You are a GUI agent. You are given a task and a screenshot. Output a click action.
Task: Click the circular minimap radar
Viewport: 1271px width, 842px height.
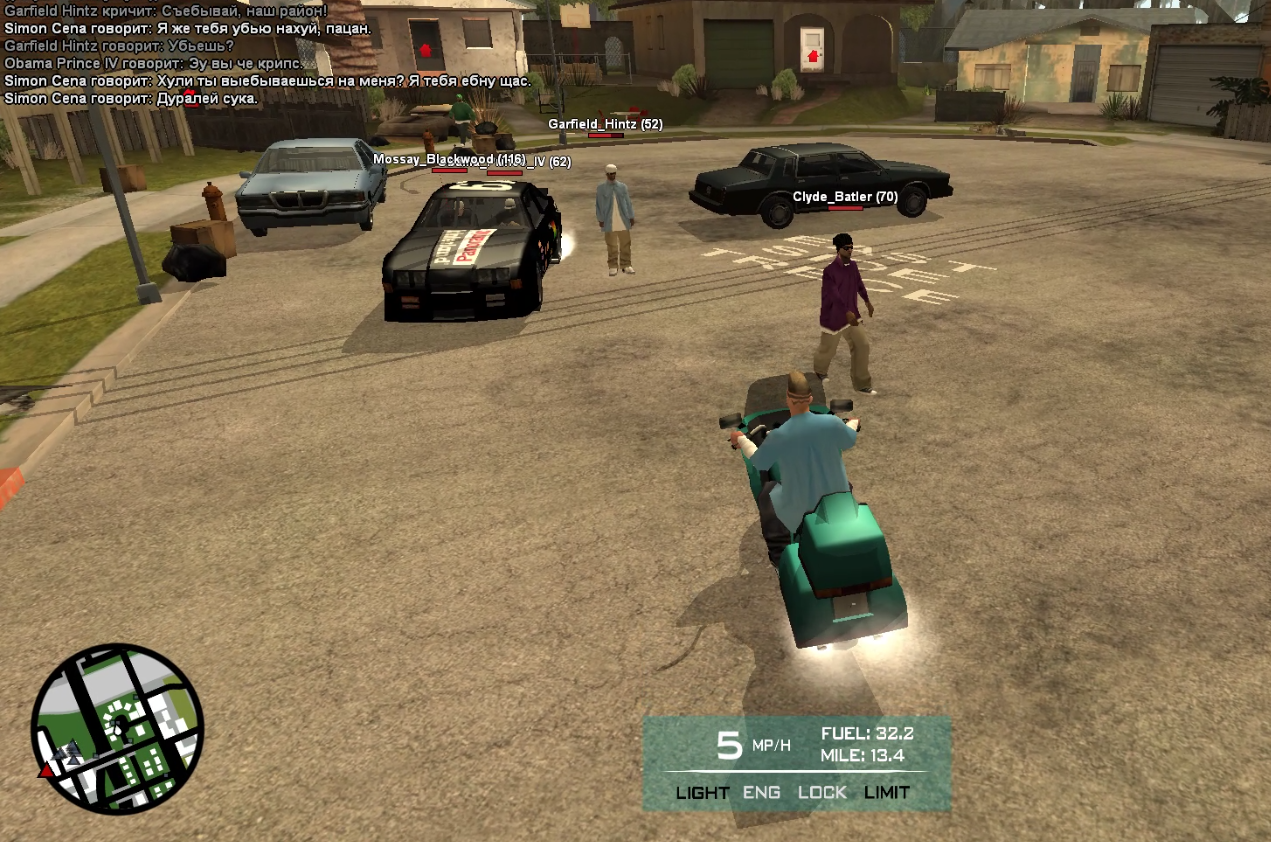click(x=117, y=728)
